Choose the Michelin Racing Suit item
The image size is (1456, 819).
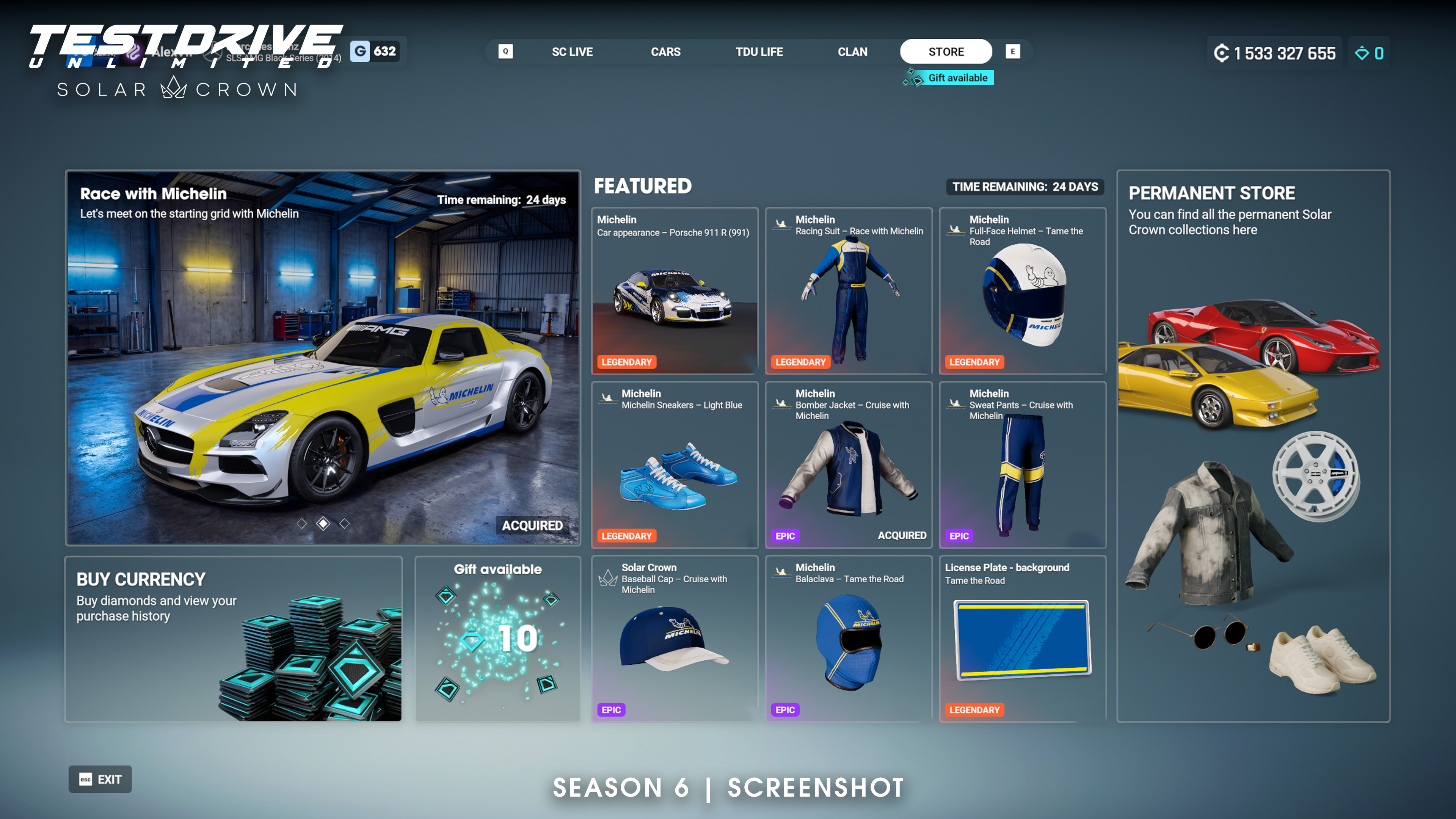[849, 291]
